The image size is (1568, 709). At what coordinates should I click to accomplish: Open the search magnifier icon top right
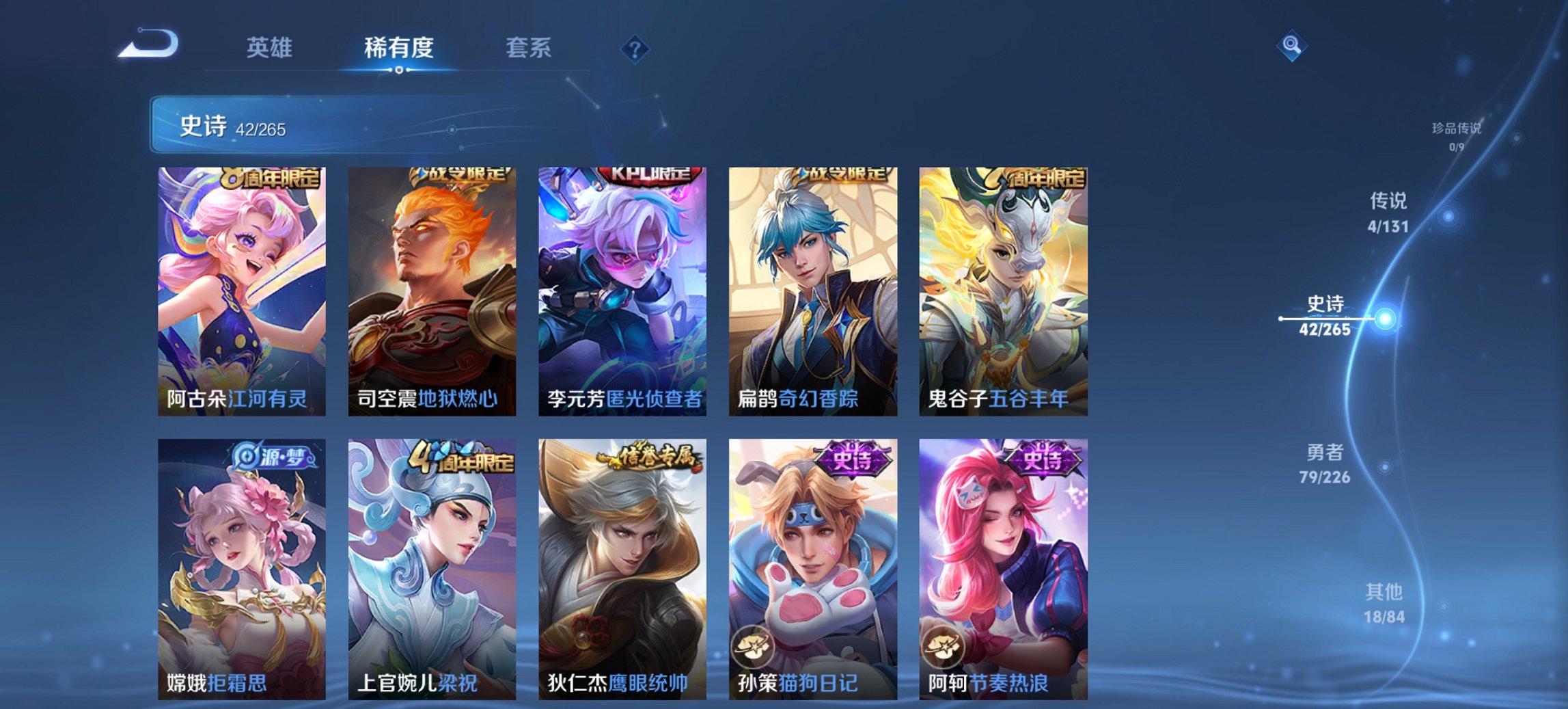click(1290, 44)
